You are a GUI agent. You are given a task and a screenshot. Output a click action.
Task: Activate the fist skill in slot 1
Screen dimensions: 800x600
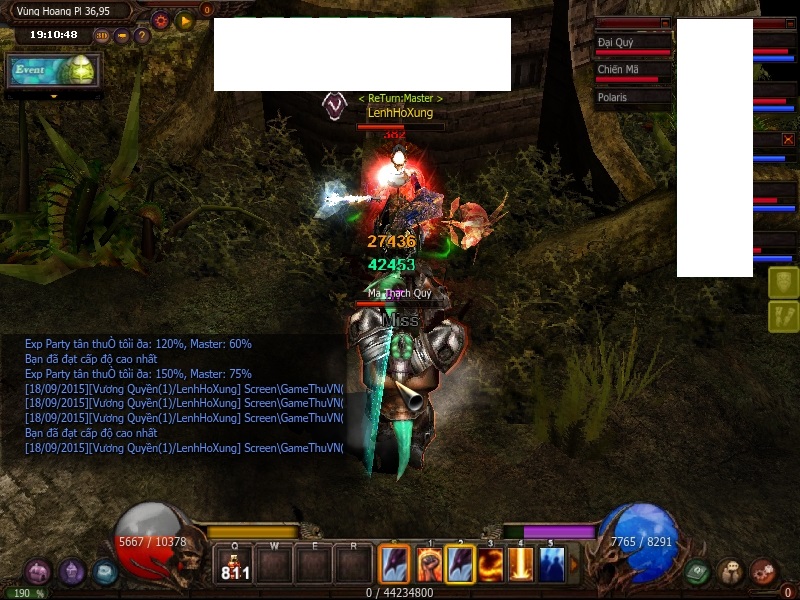(430, 565)
